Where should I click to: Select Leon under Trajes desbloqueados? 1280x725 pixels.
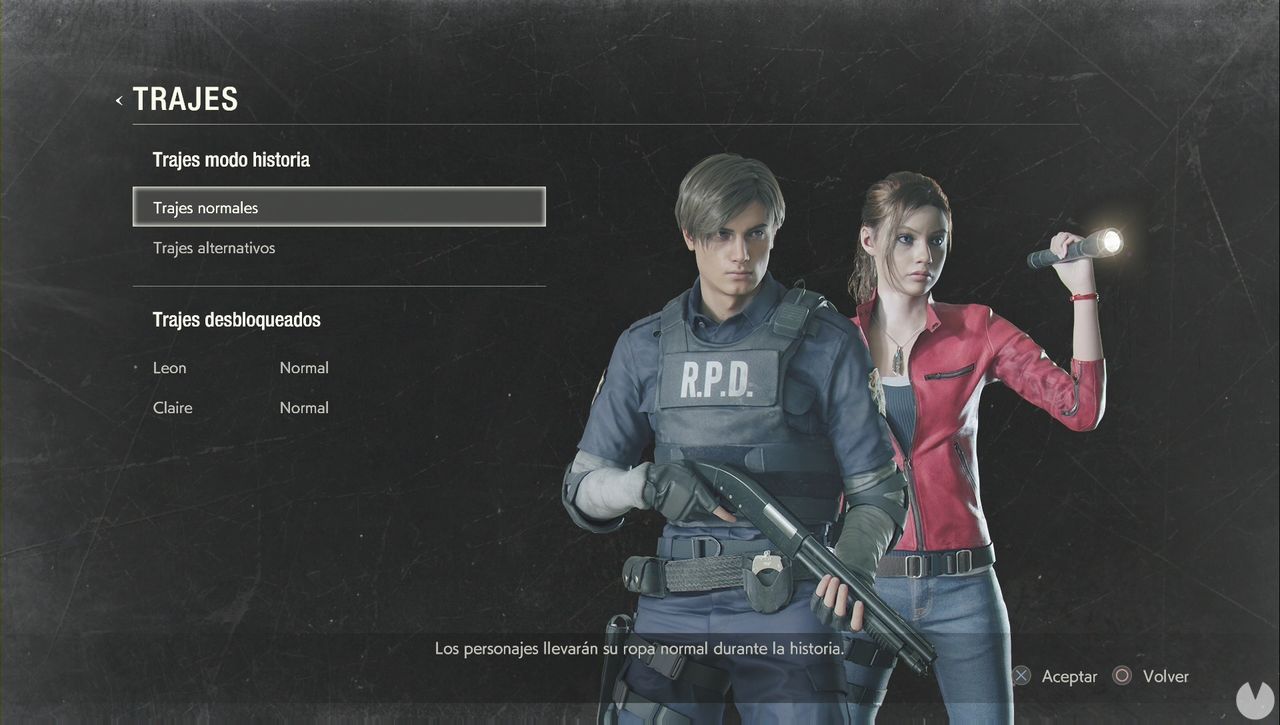pyautogui.click(x=169, y=368)
